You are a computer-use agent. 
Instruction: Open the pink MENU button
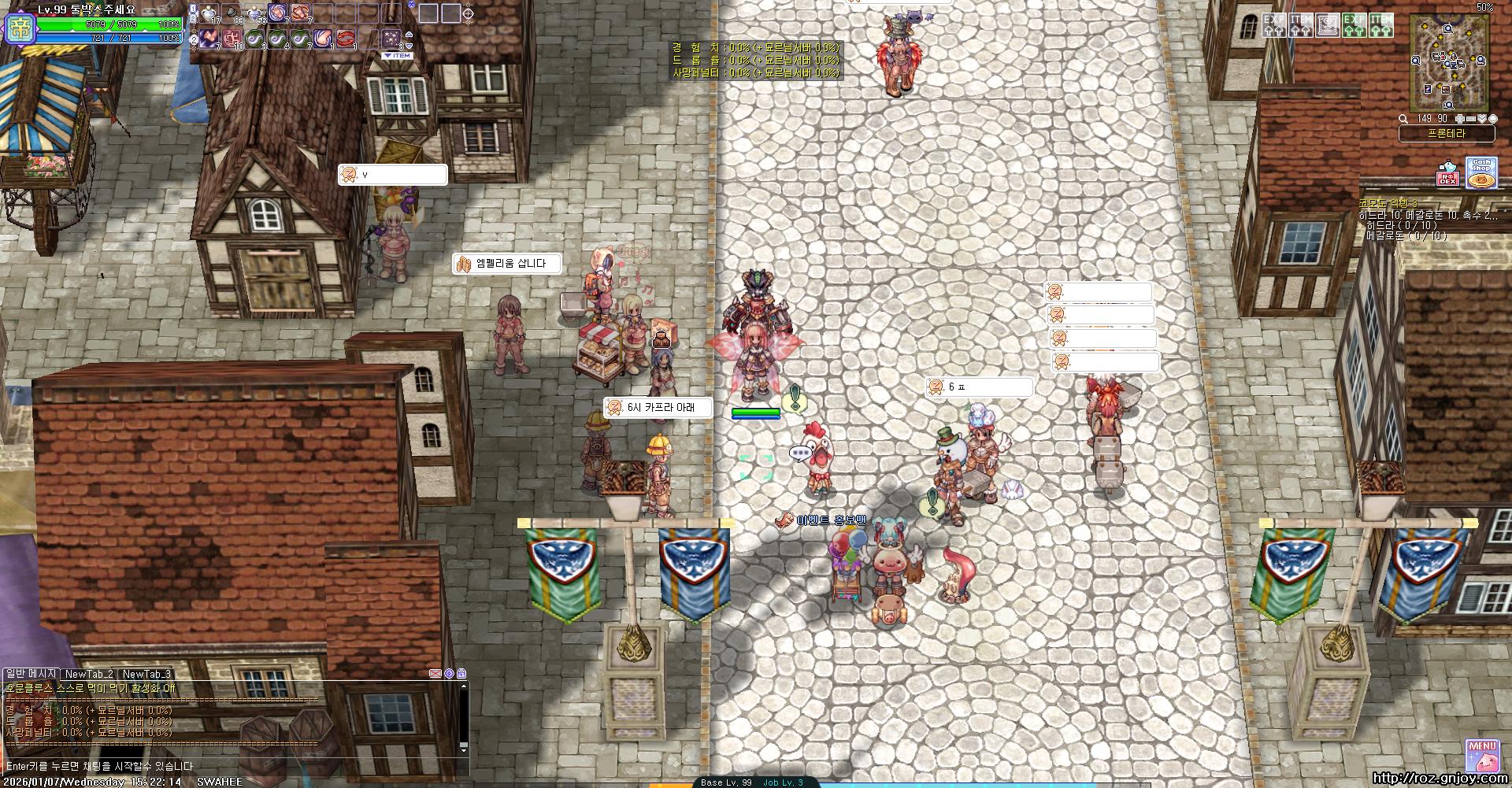tap(1481, 754)
